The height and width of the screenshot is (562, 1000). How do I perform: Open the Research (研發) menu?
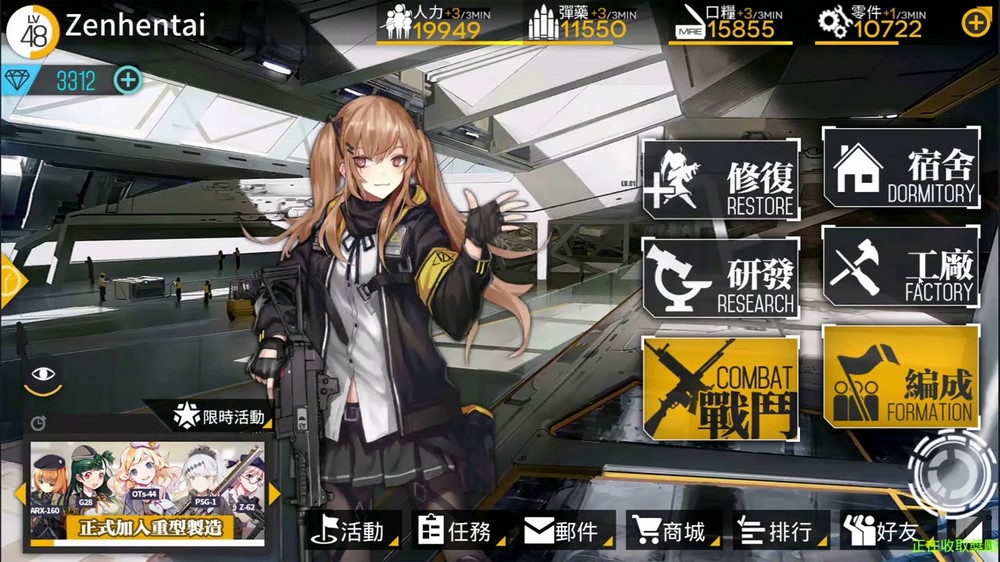720,278
